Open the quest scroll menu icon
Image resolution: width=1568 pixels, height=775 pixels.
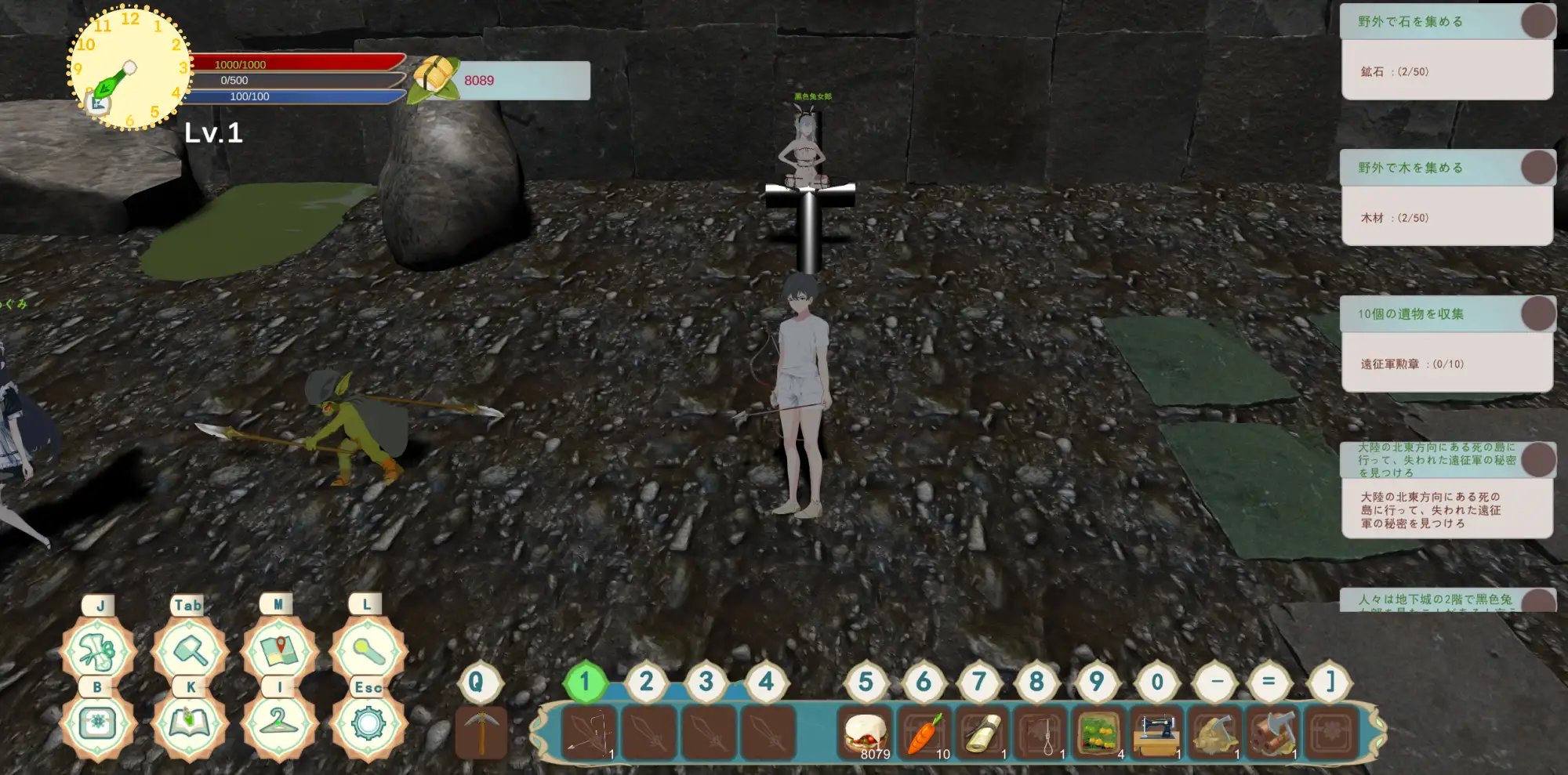(x=99, y=650)
